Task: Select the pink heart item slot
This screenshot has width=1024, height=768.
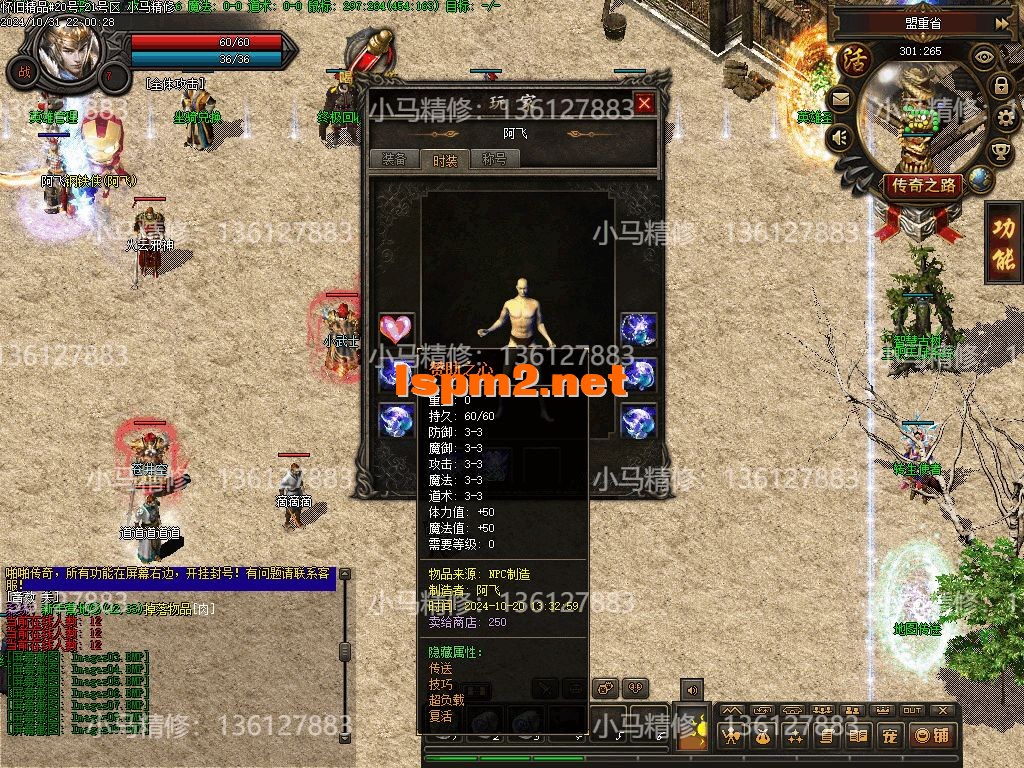Action: [x=396, y=329]
